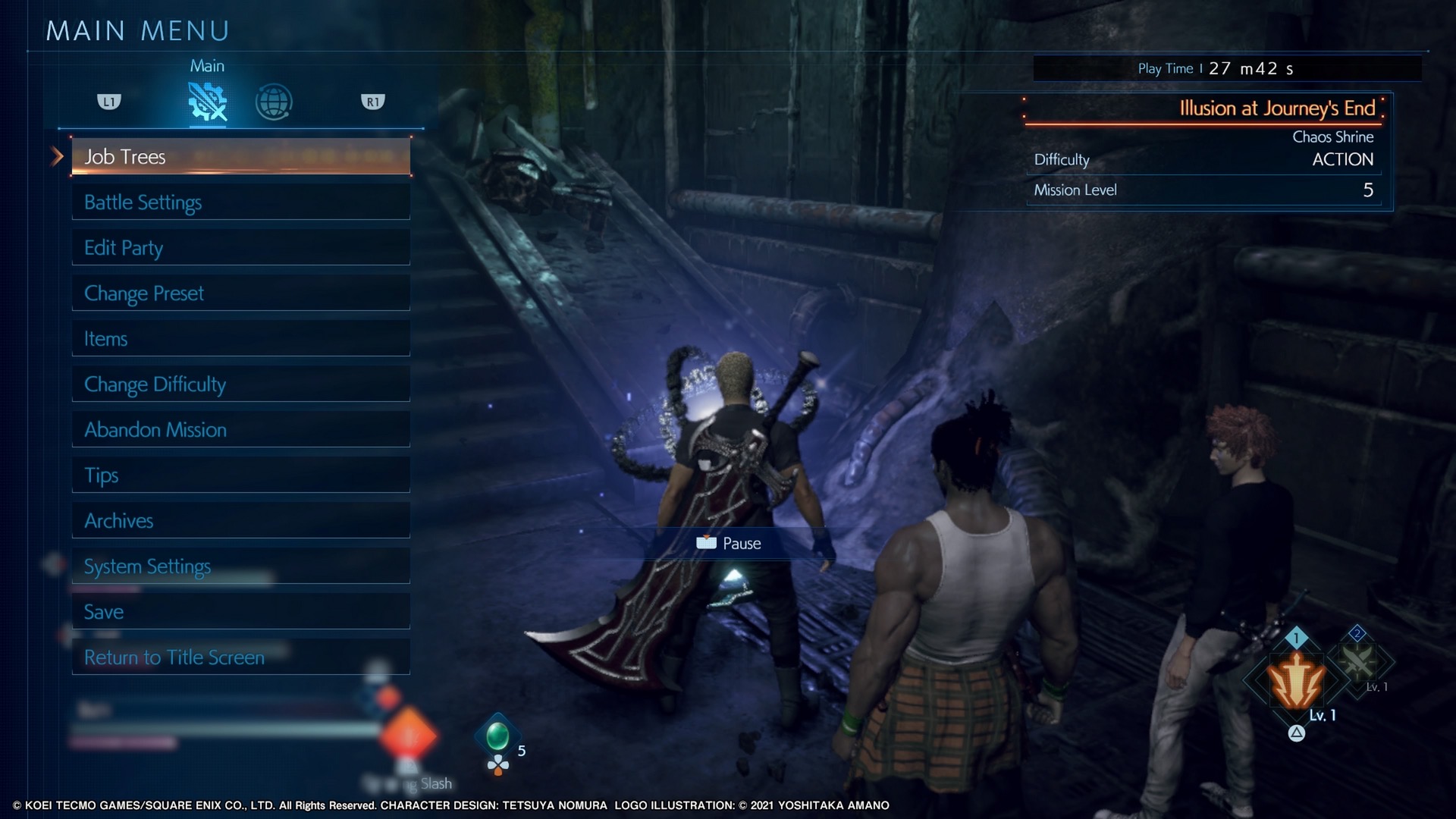Click the Illusion at Journey's End mission panel
The width and height of the screenshot is (1456, 819).
pyautogui.click(x=1207, y=150)
